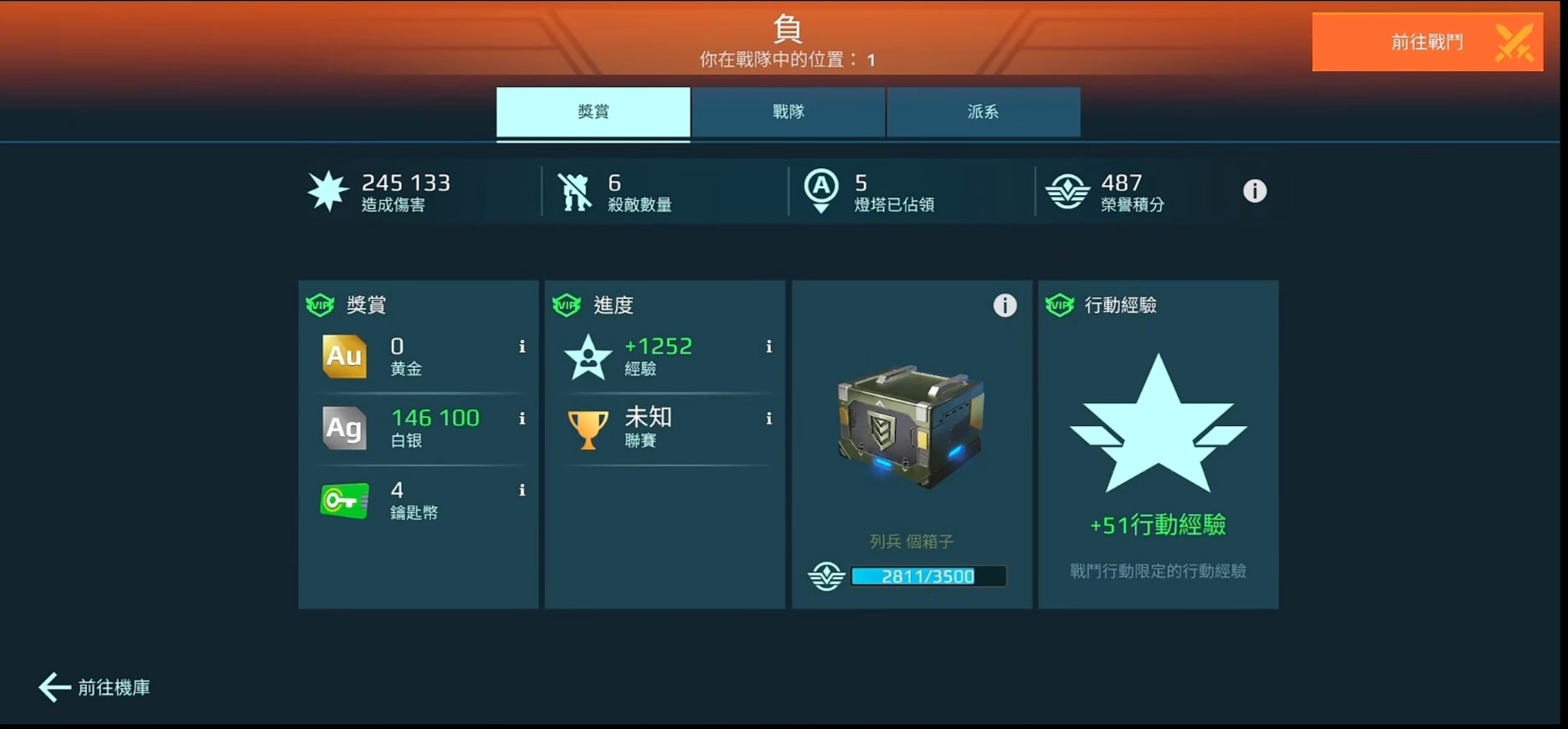Tap the recruit supply crate image
Screen dimensions: 1568x729
(x=910, y=427)
